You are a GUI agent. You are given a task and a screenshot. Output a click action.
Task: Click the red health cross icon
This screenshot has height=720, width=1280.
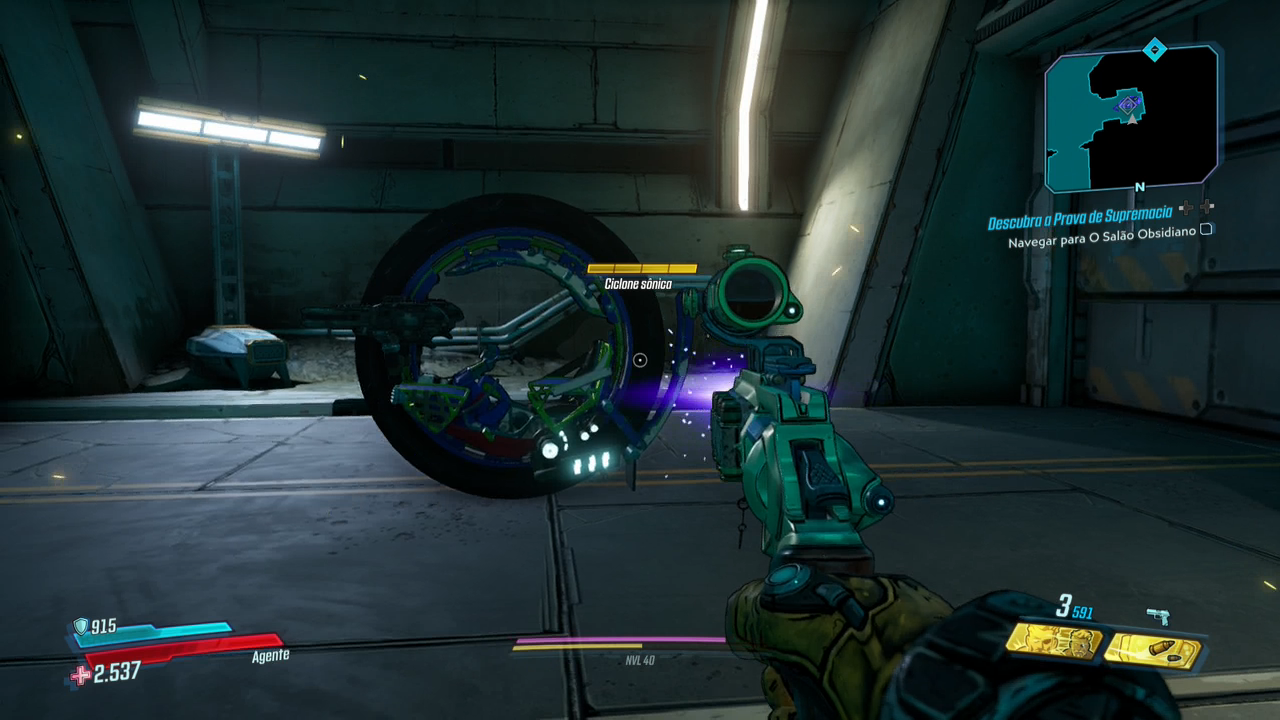[x=79, y=676]
